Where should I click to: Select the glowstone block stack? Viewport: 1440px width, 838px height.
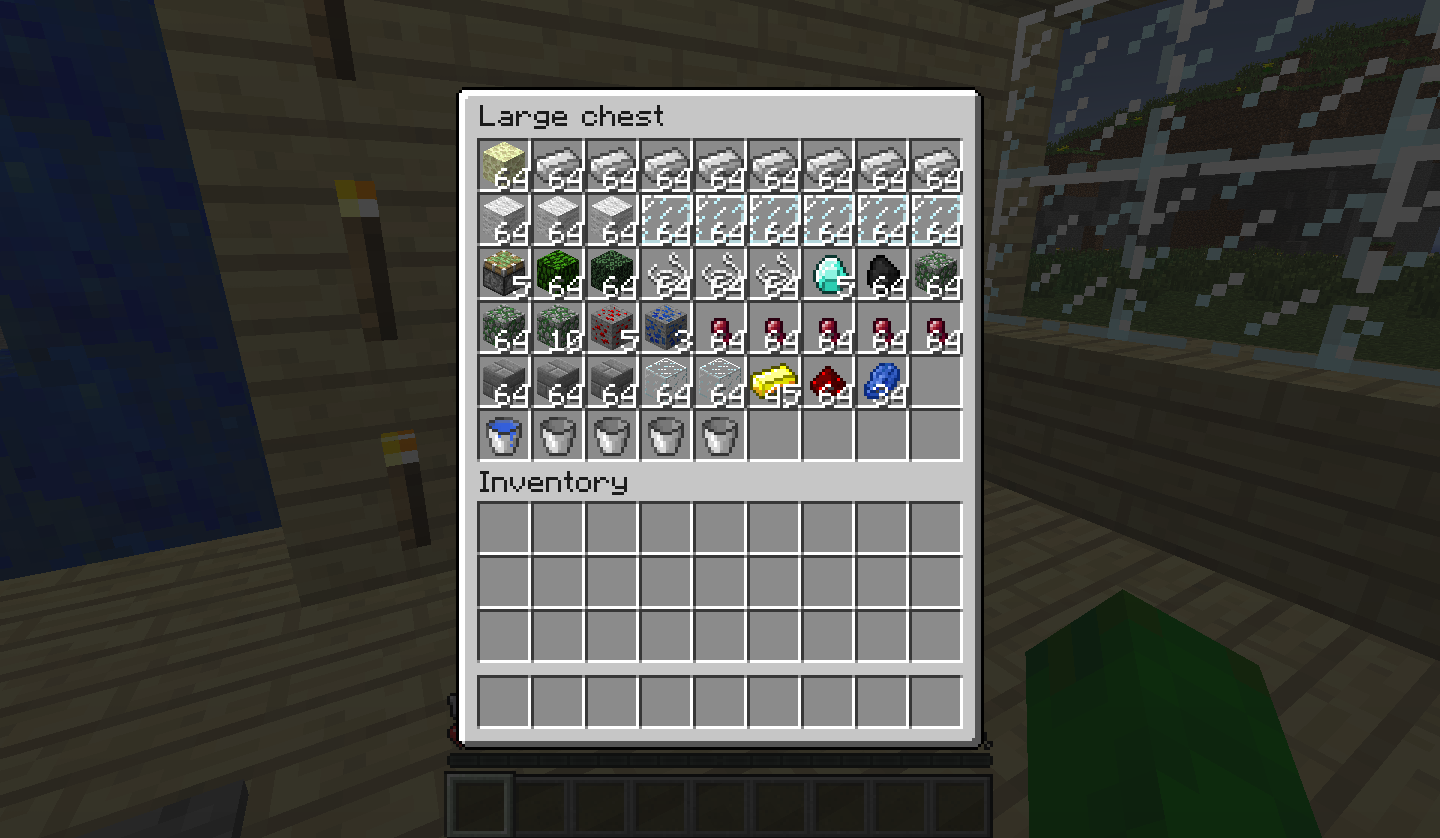503,165
